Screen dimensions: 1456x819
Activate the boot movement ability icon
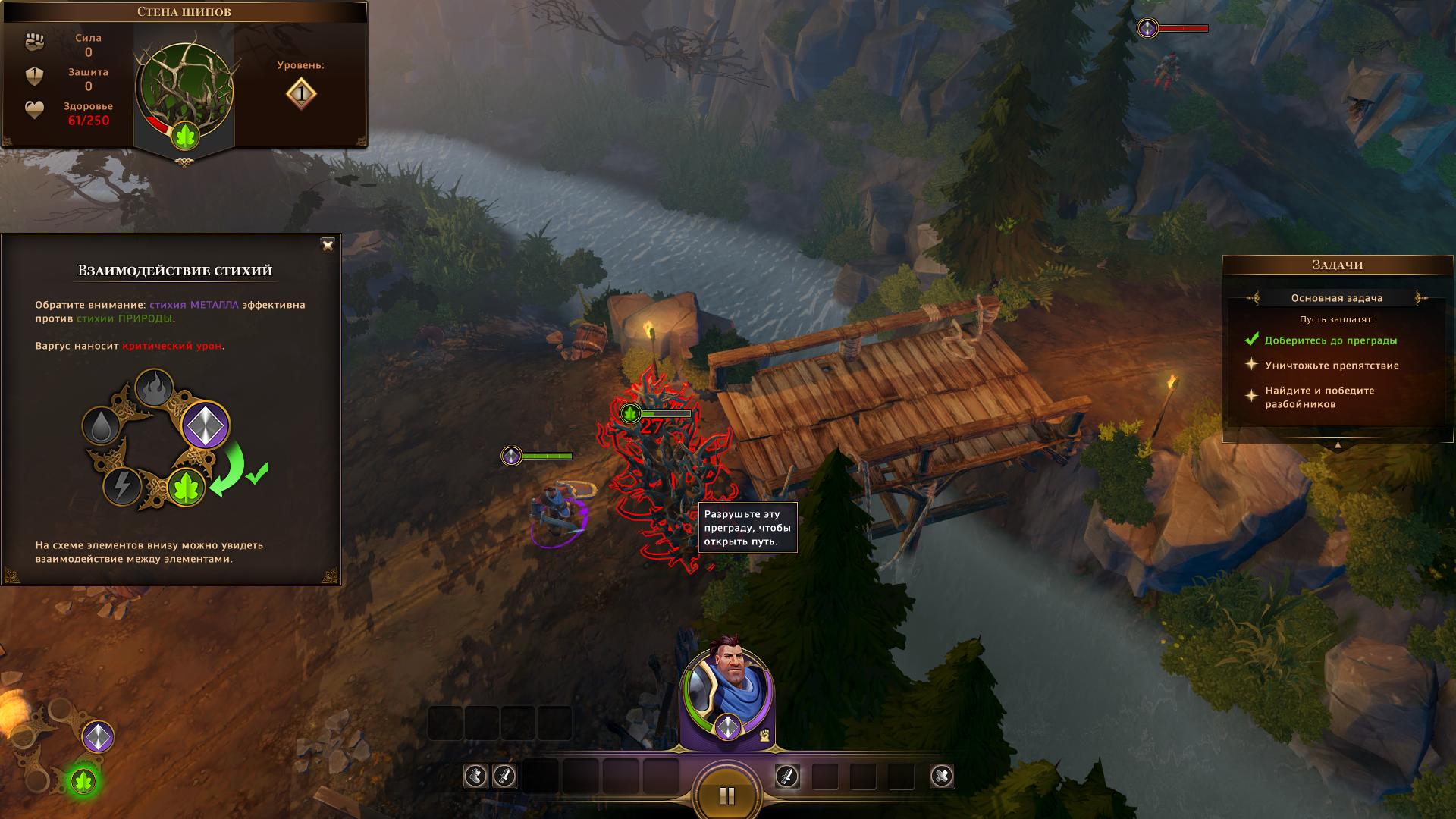click(476, 776)
